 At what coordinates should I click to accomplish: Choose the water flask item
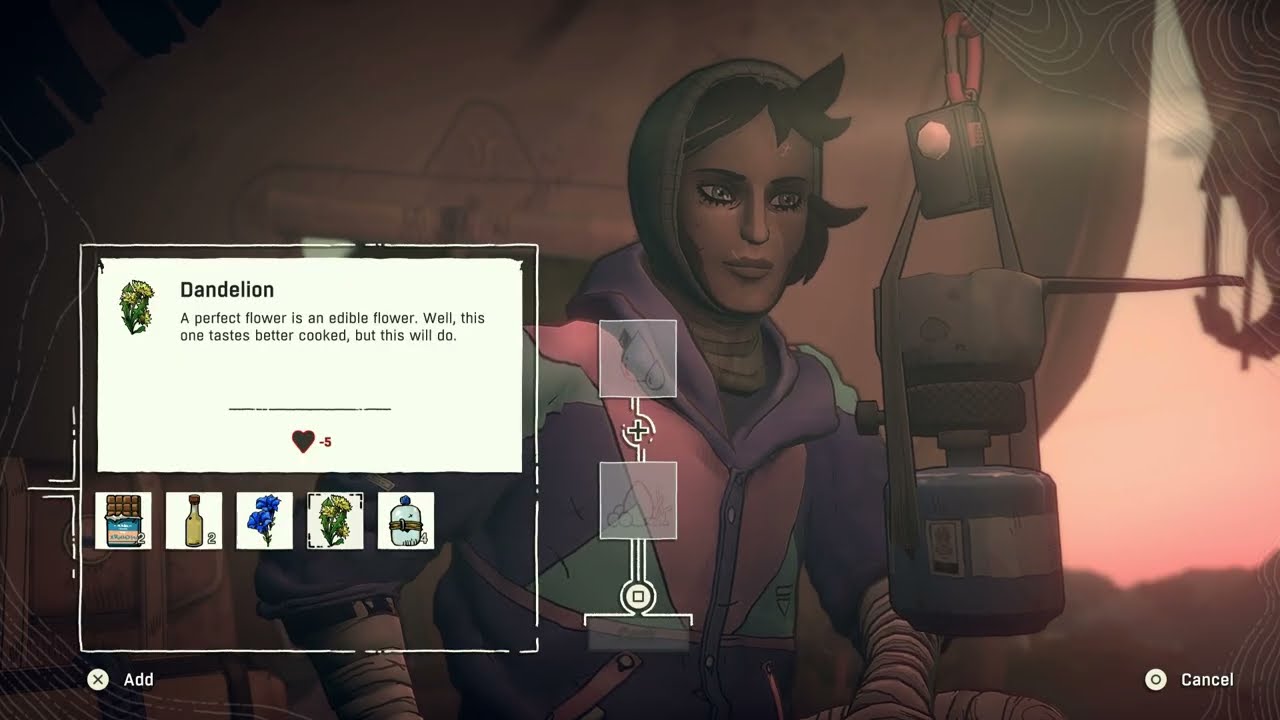coord(406,520)
